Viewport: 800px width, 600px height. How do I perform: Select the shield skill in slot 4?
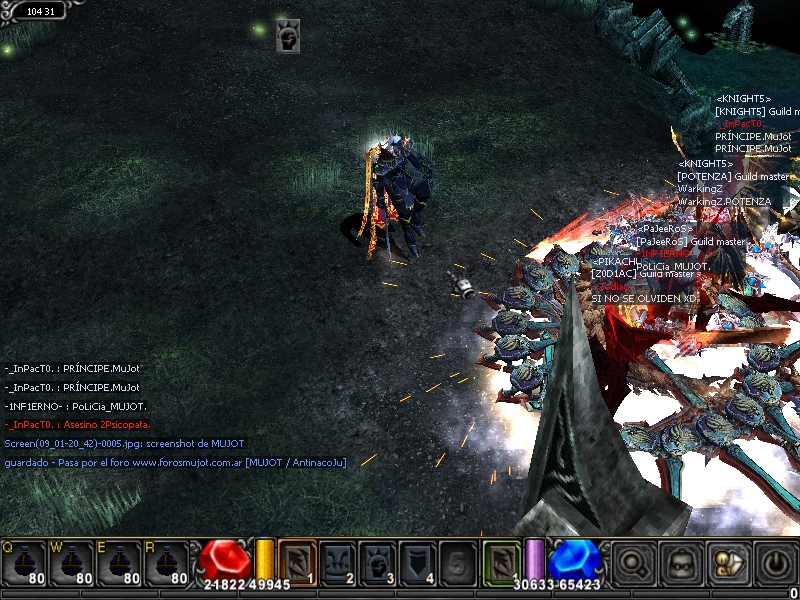click(x=418, y=563)
